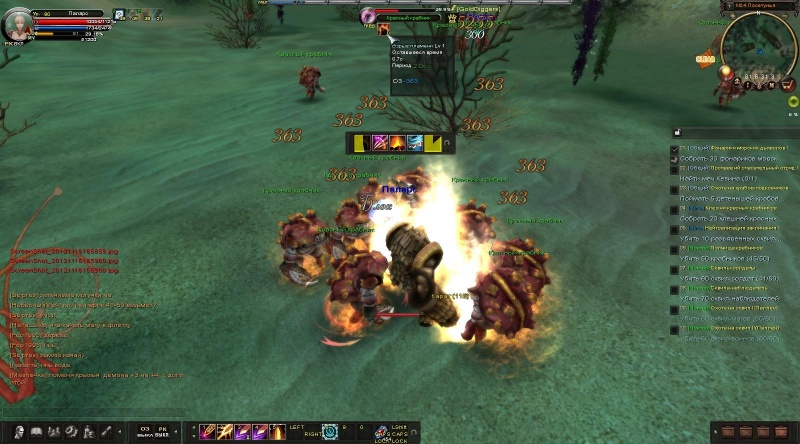
Task: Use the pink slash skill in floating bar
Action: click(x=380, y=144)
